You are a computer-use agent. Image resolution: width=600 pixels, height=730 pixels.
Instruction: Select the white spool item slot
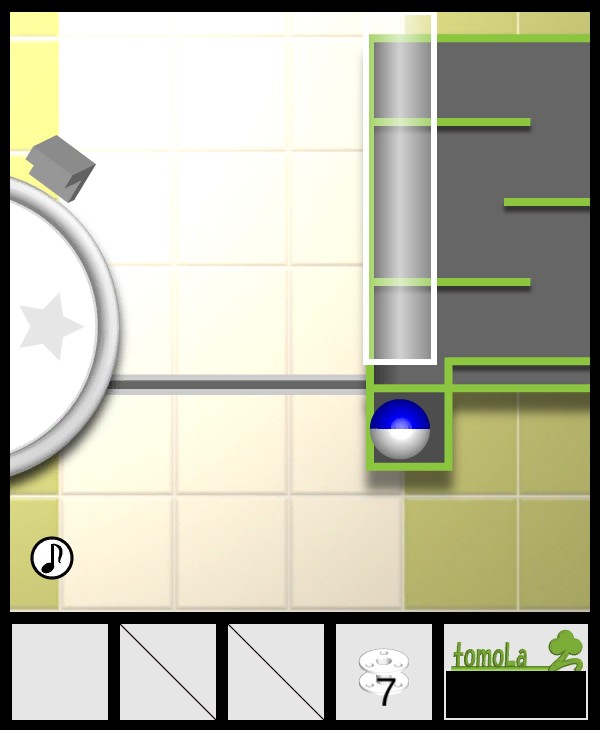[384, 672]
